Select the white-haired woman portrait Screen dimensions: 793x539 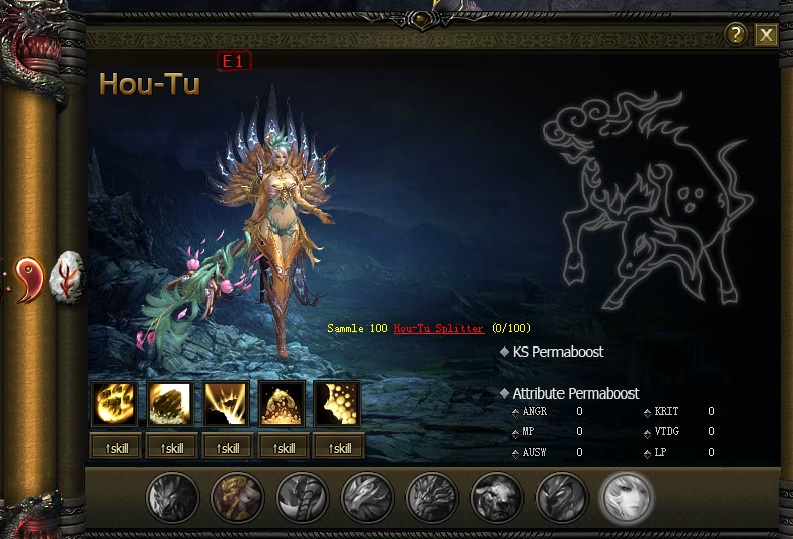click(x=626, y=497)
